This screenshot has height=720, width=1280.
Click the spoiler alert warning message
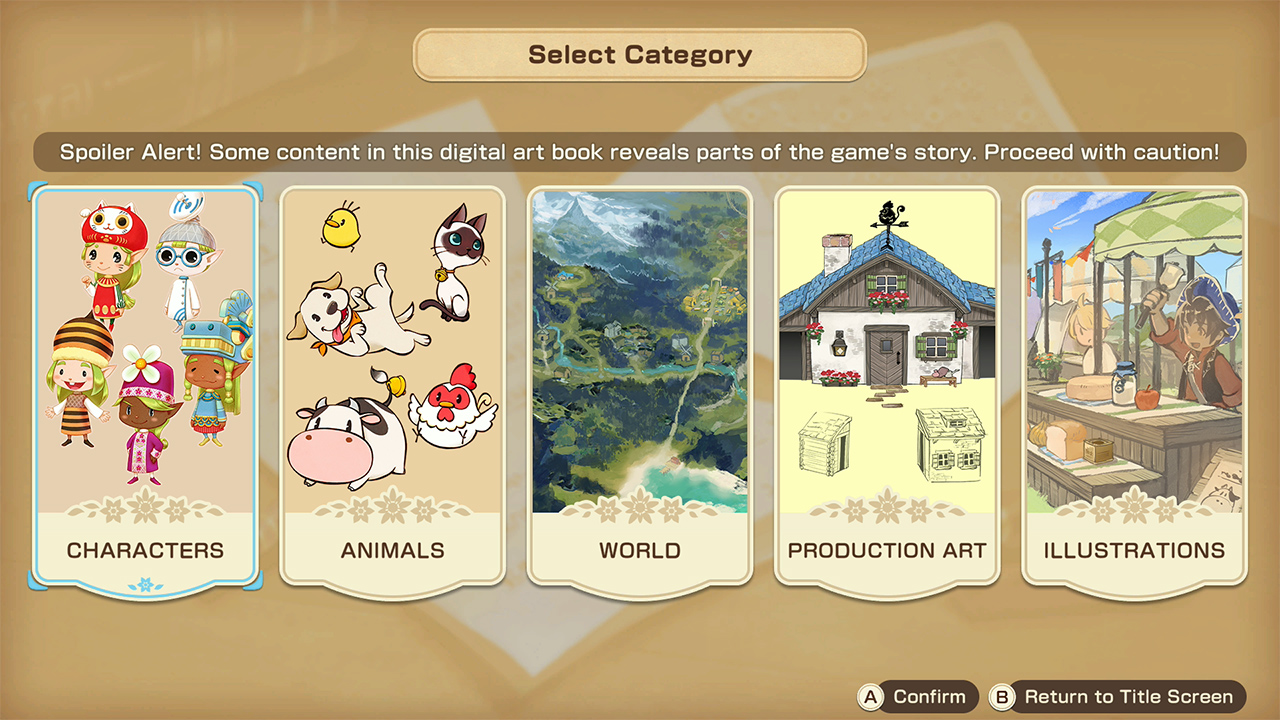[x=639, y=152]
